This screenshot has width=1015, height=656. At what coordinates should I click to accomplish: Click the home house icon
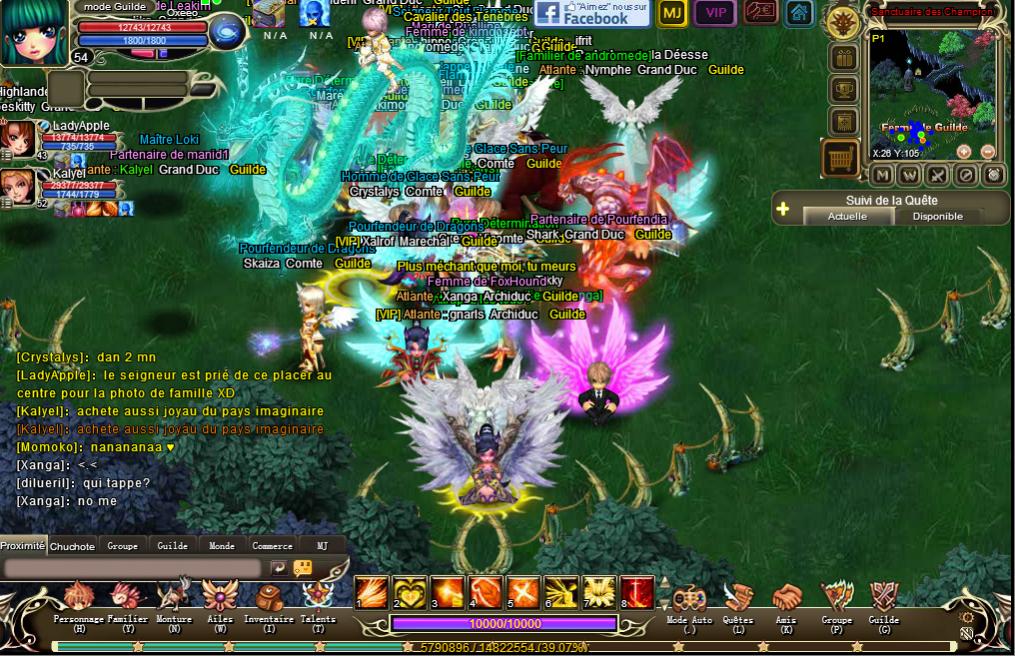pos(798,13)
